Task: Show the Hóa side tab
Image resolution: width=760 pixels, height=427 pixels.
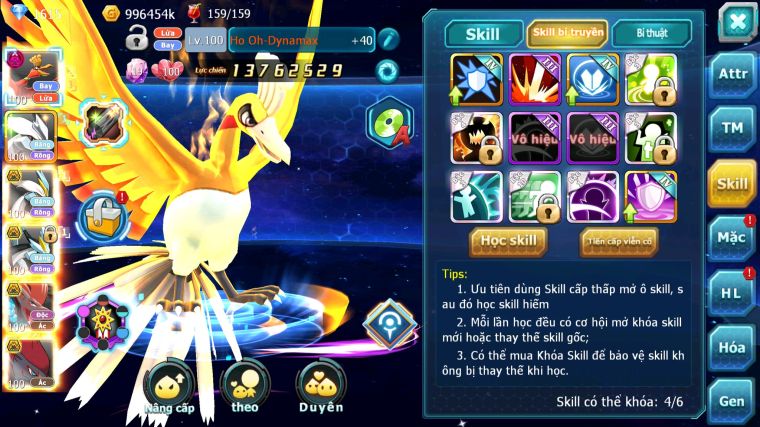Action: pyautogui.click(x=732, y=347)
